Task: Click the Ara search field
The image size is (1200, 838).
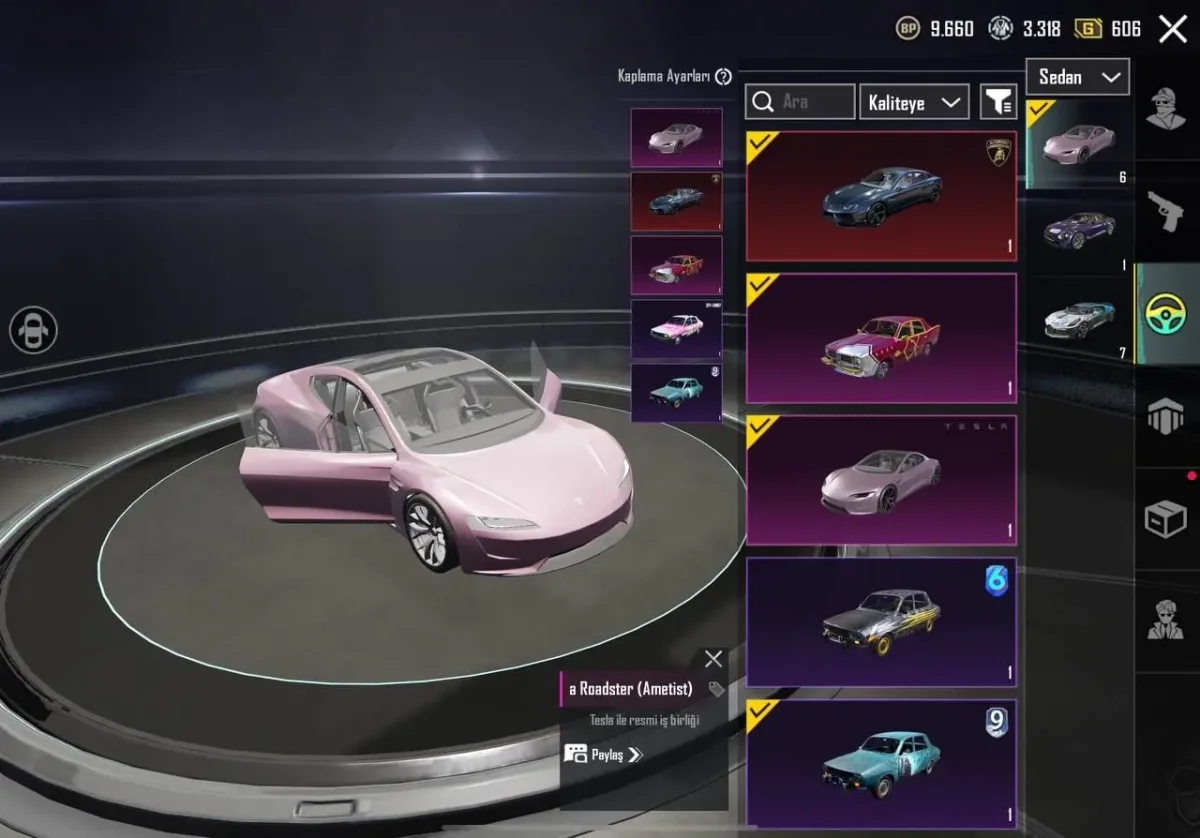Action: [800, 102]
